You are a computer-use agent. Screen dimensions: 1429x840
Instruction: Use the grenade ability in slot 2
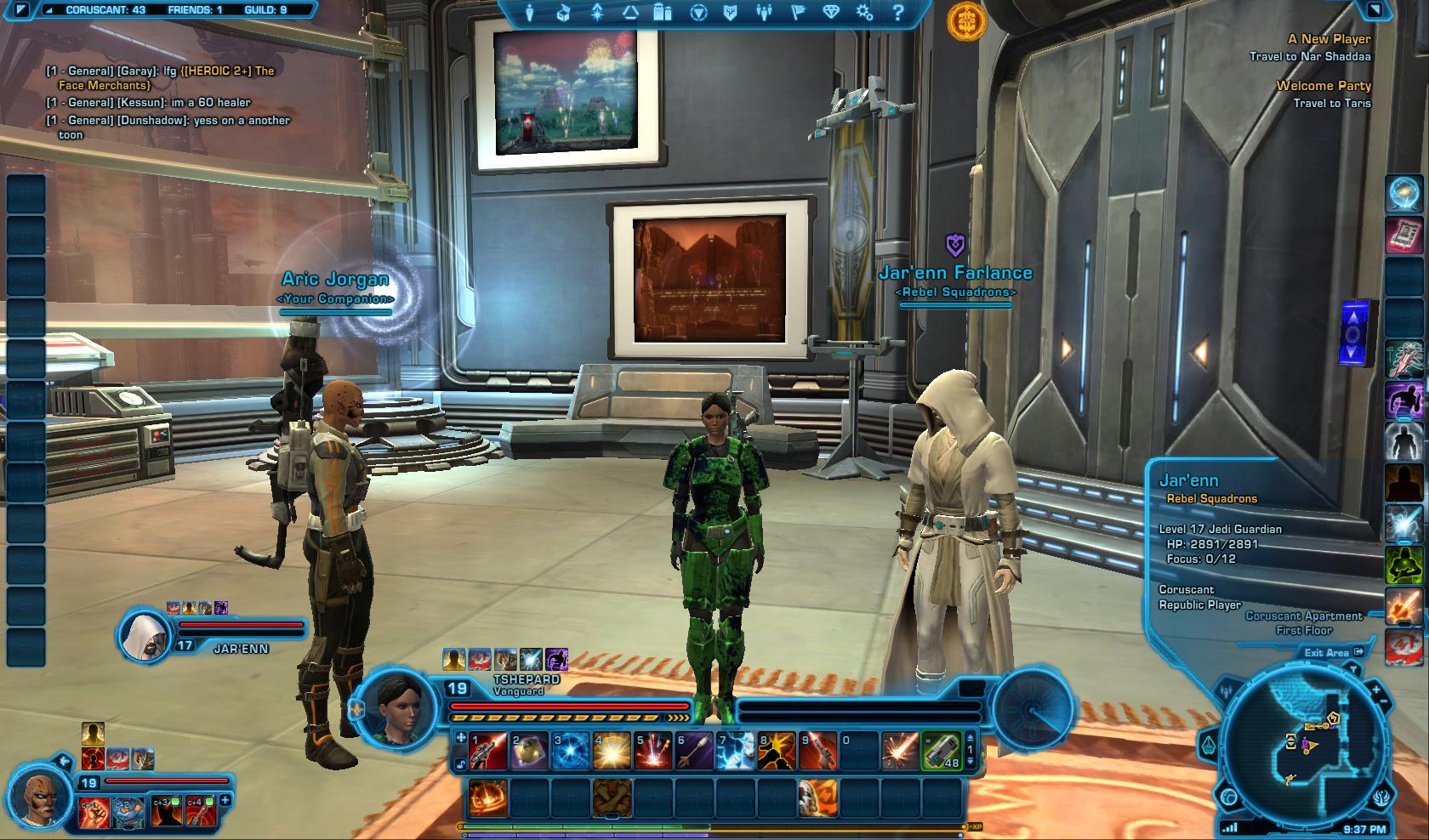(529, 751)
